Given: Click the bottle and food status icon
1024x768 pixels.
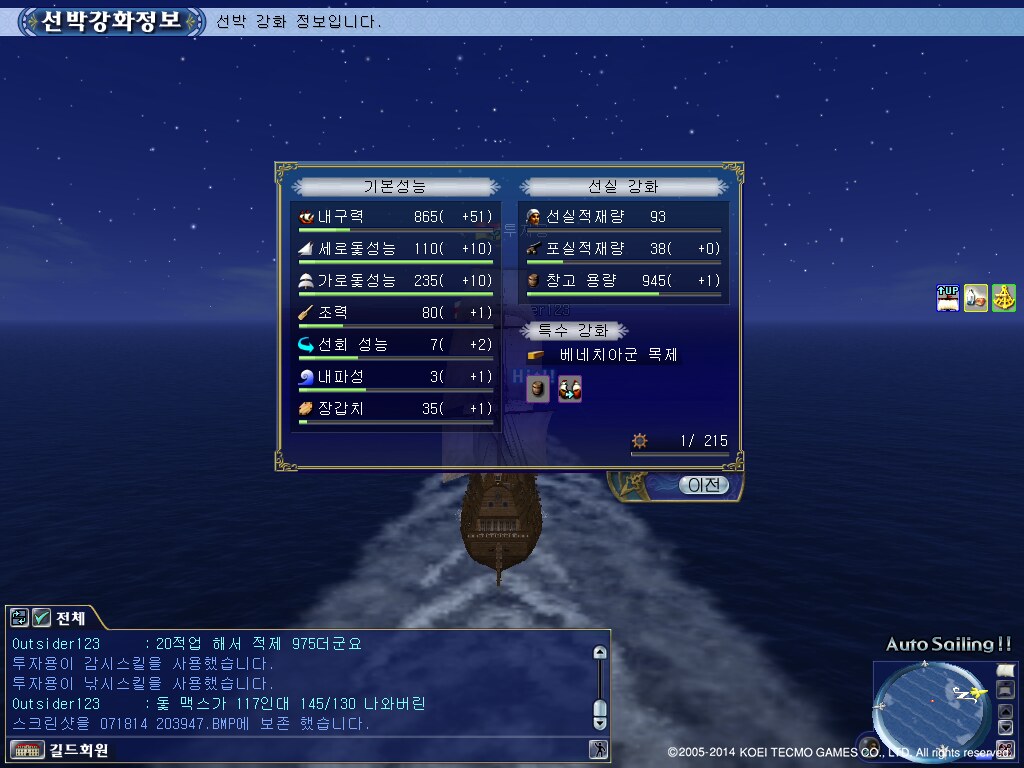Looking at the screenshot, I should pyautogui.click(x=976, y=298).
